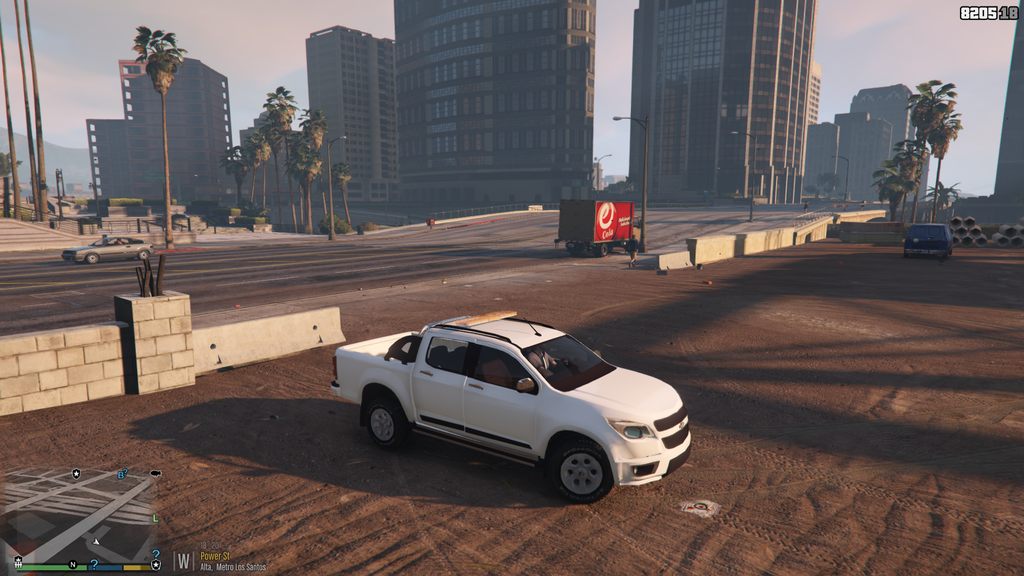The image size is (1024, 576).
Task: Click the green L marker on the minimap
Action: [155, 518]
